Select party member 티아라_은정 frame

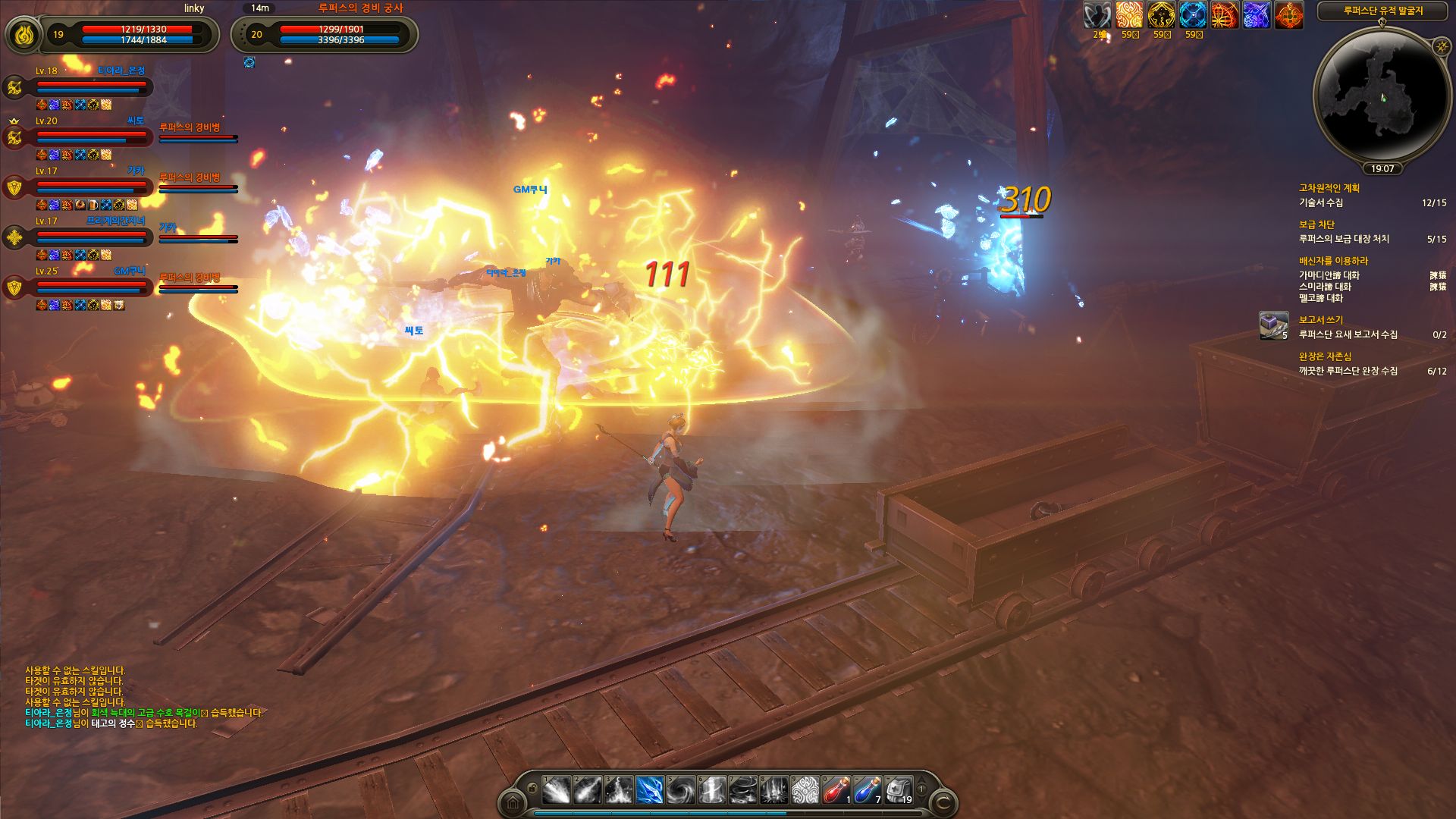[x=91, y=87]
